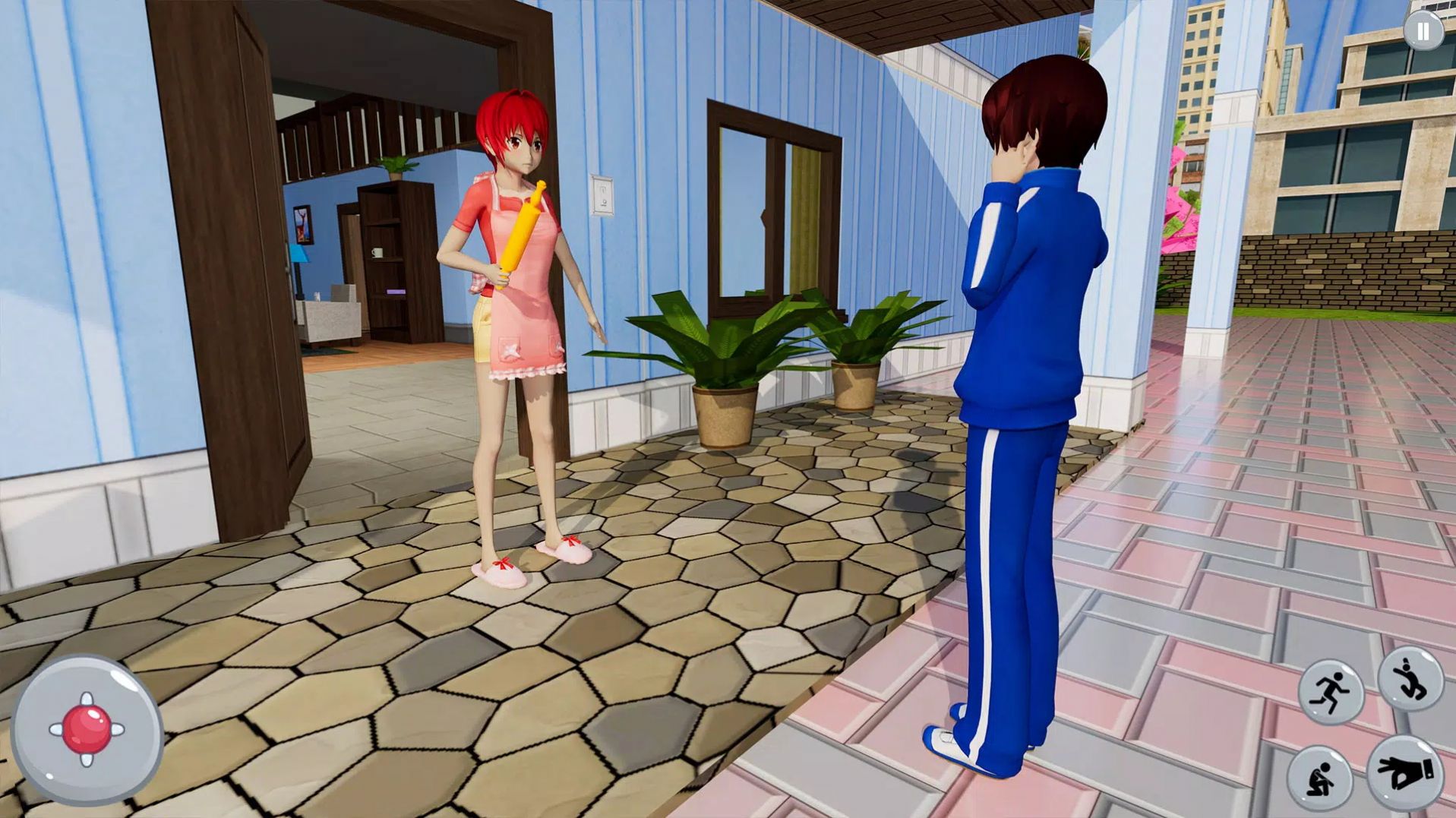Use the hand grab button
Screen dimensions: 1456x818
1404,772
